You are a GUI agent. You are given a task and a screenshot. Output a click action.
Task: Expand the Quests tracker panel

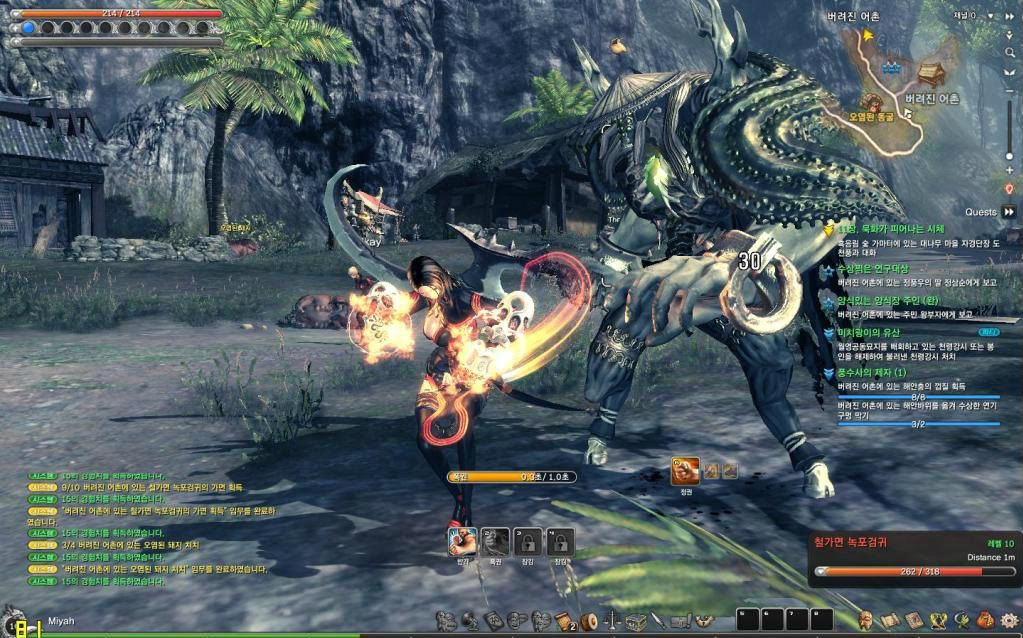point(1009,212)
